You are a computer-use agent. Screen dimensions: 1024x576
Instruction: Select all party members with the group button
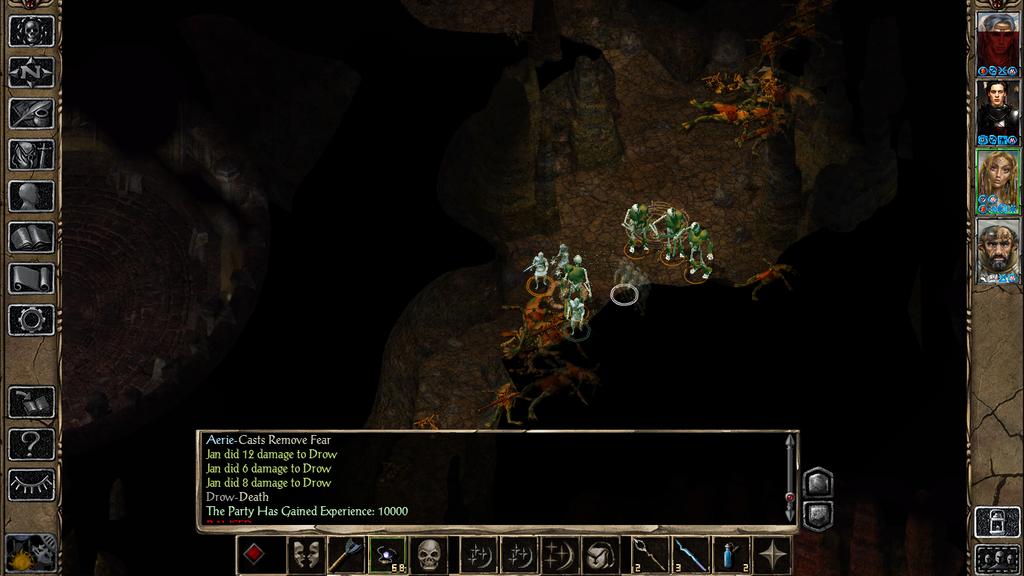coord(997,557)
